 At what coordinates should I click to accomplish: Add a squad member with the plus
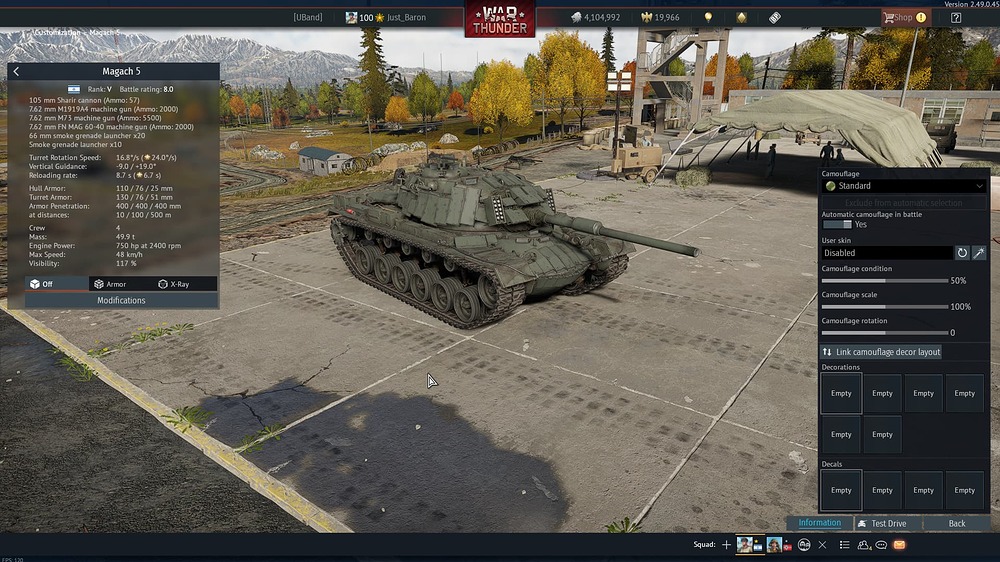click(727, 545)
